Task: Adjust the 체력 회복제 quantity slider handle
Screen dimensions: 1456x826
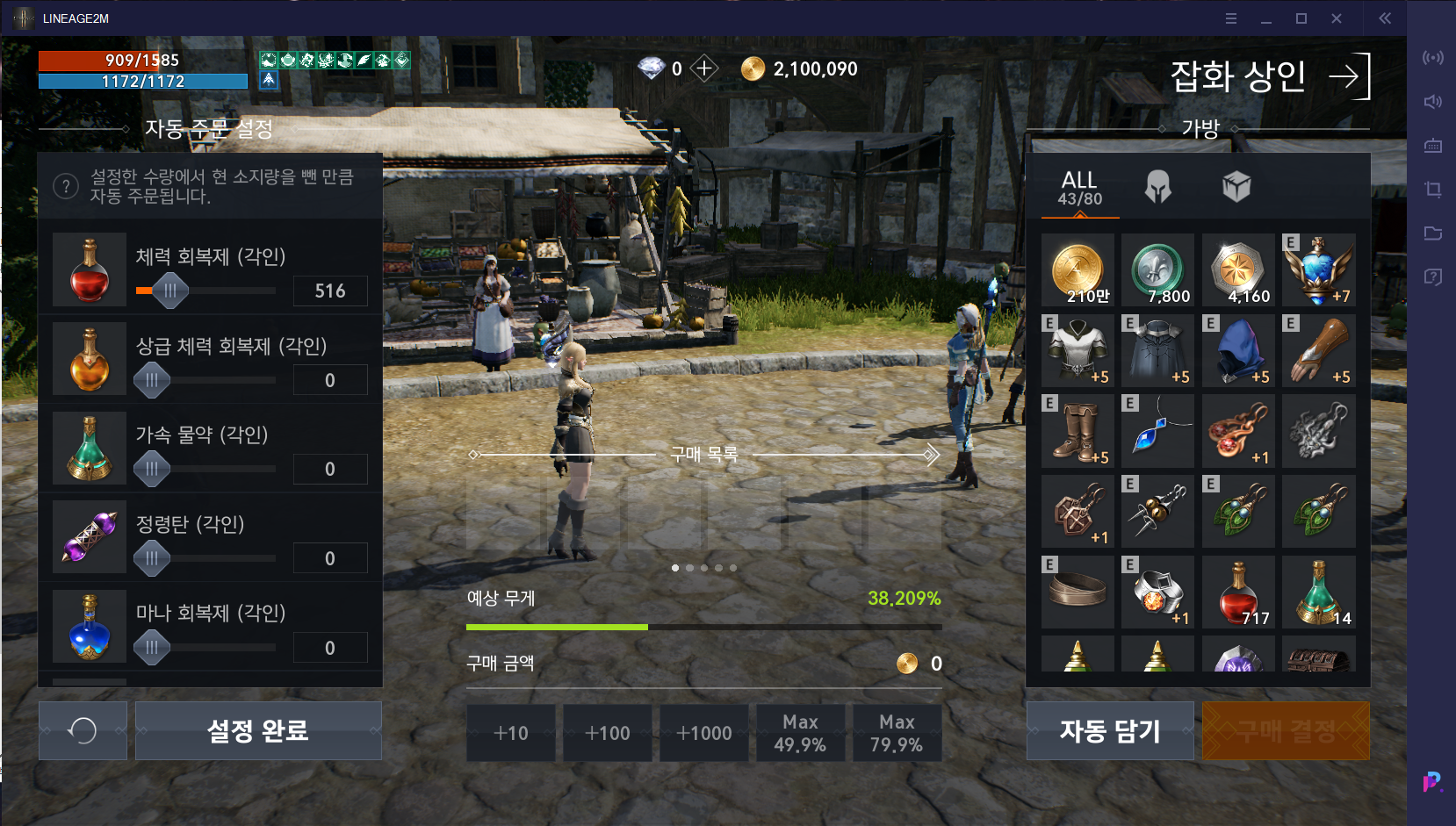Action: [170, 291]
